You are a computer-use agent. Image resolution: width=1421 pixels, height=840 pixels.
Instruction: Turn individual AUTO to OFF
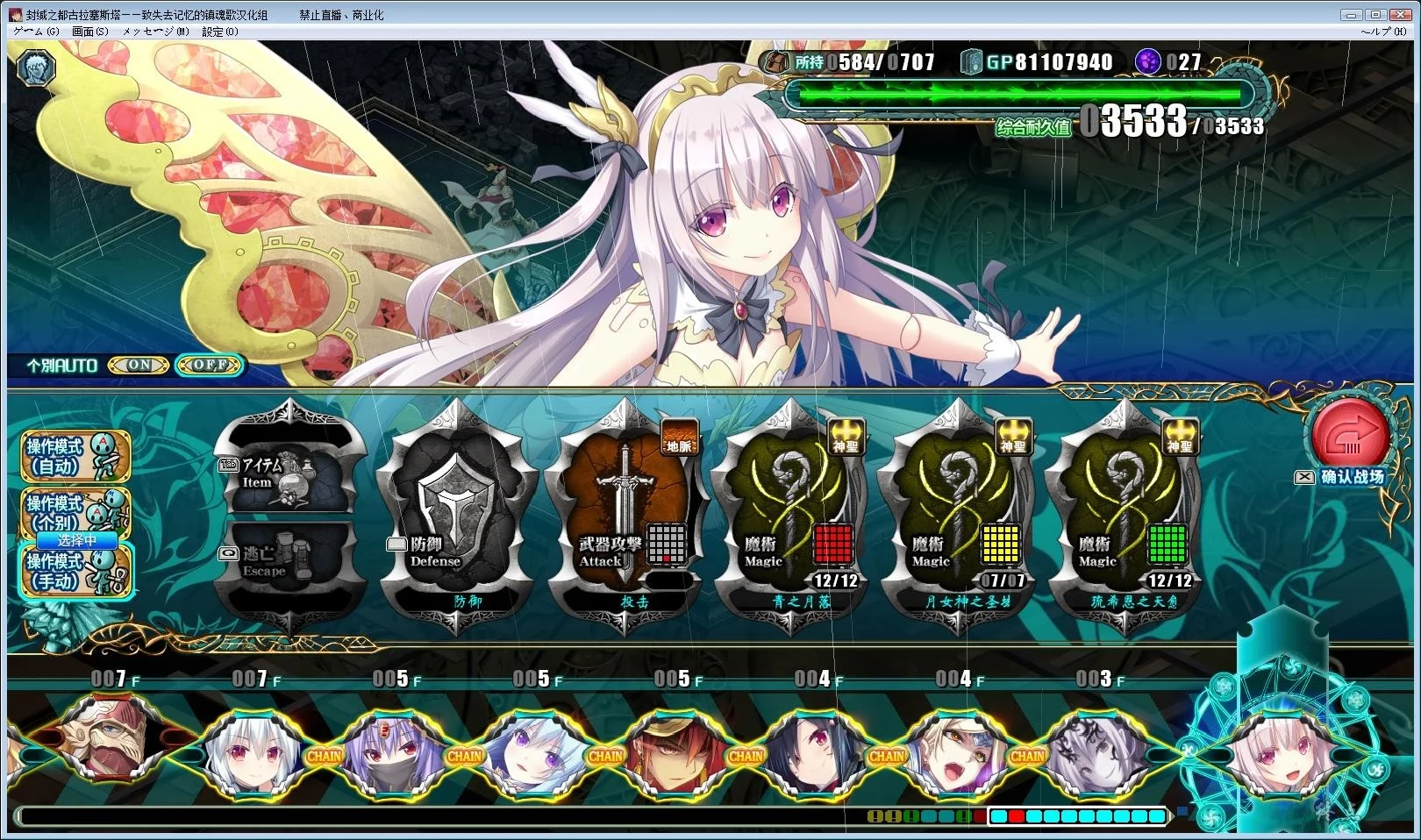(209, 365)
